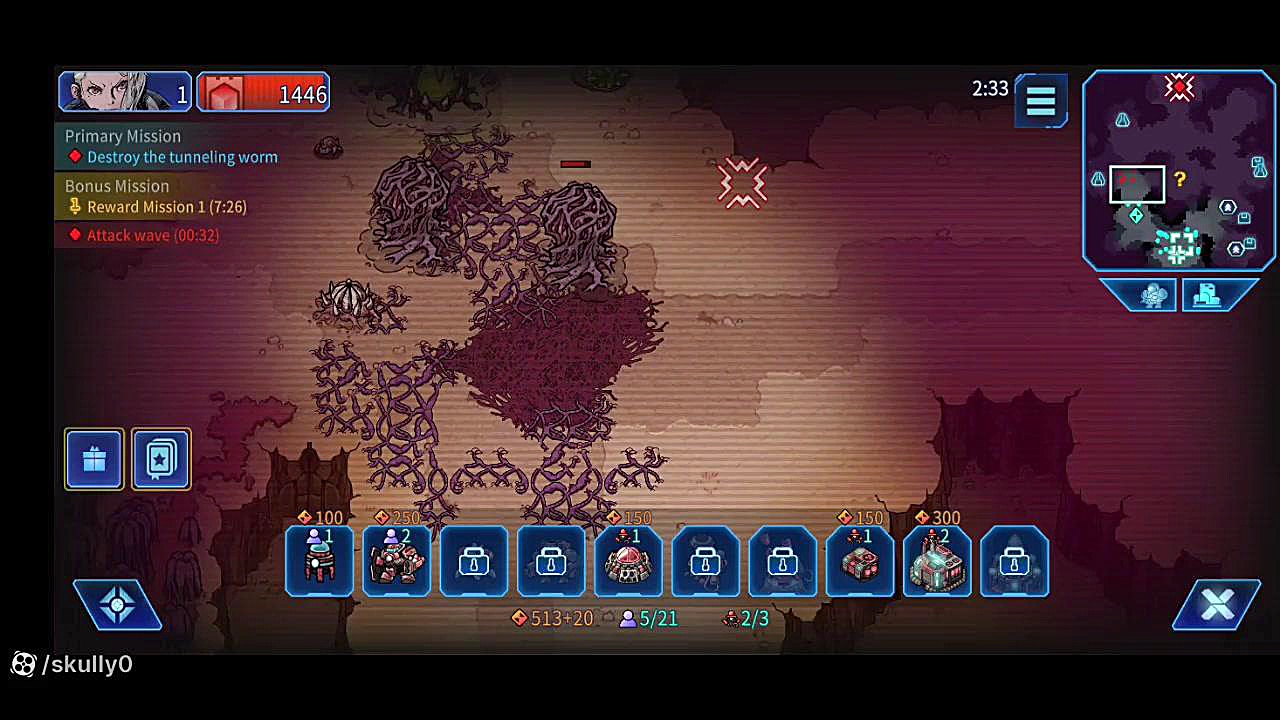Open the gift box rewards button
Viewport: 1280px width, 720px height.
[94, 460]
